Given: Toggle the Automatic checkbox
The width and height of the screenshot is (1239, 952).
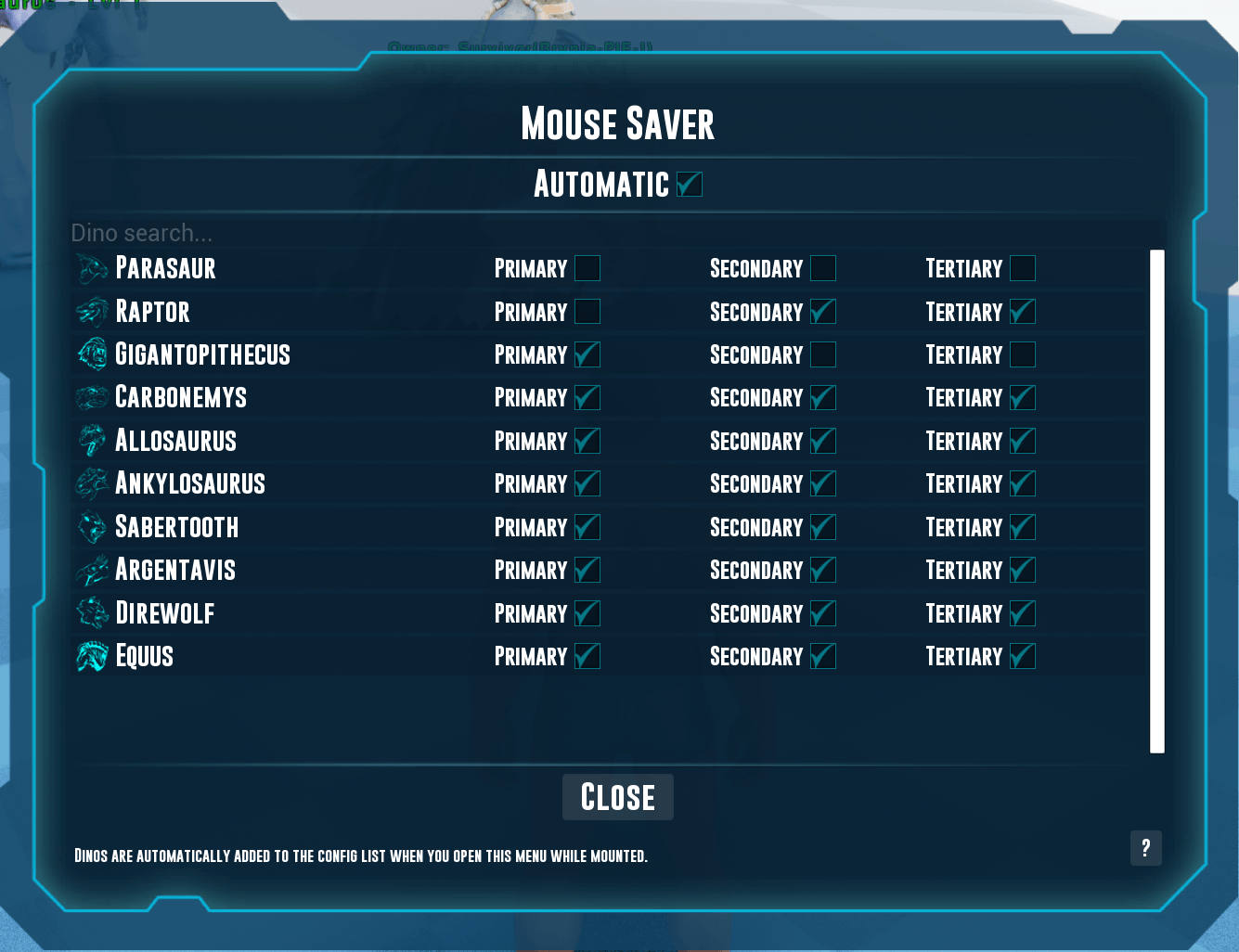Looking at the screenshot, I should (689, 185).
